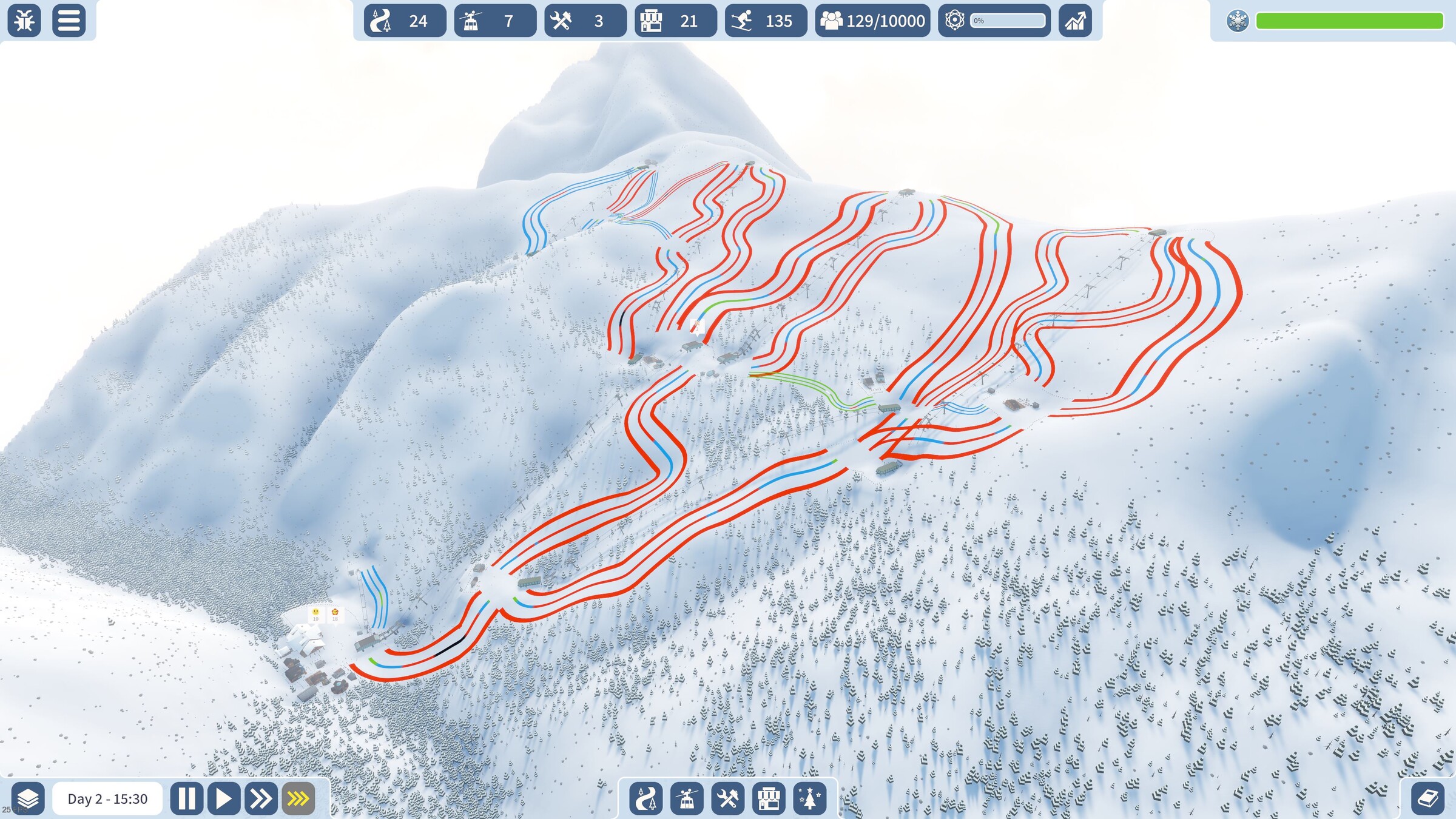Switch to fast forward speed

[261, 798]
